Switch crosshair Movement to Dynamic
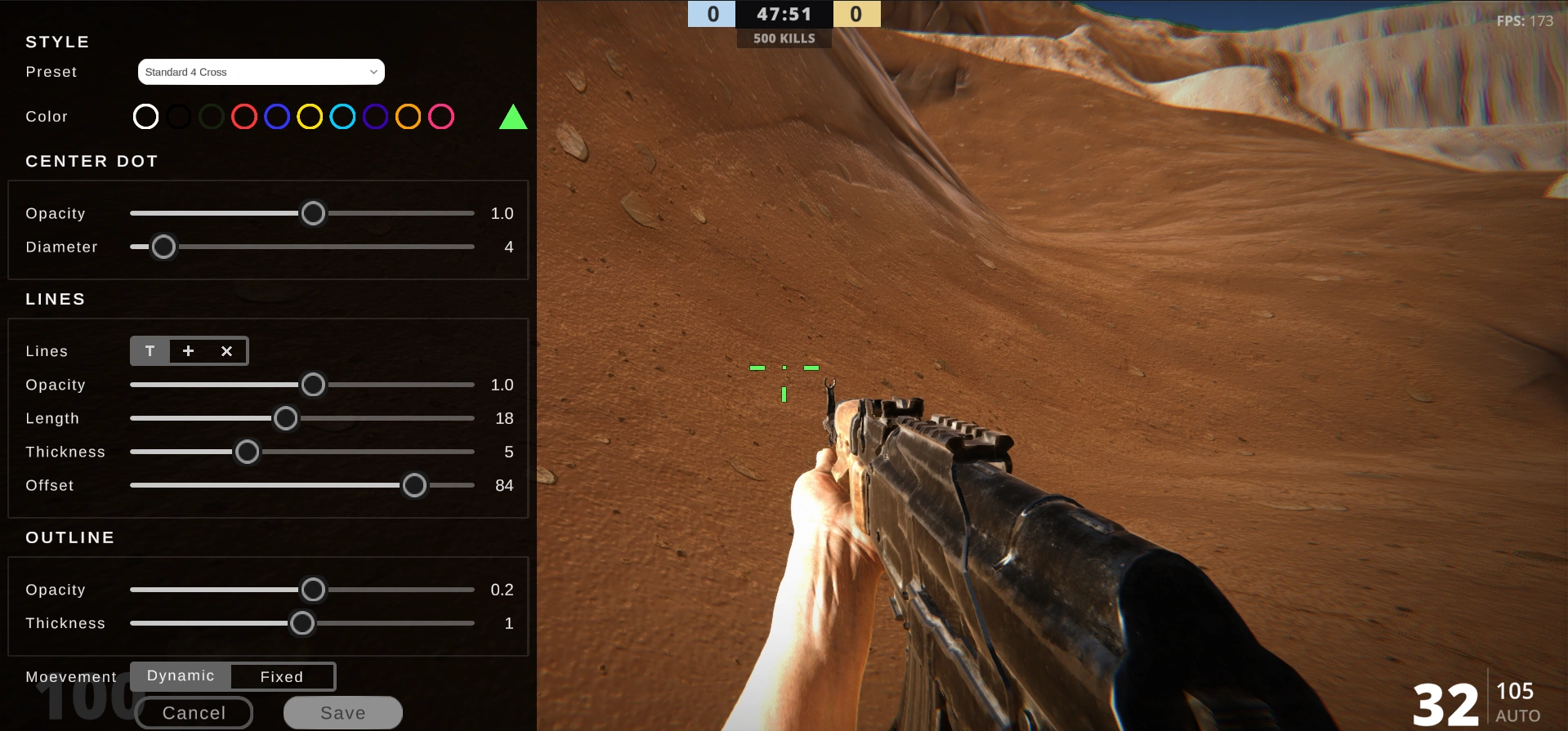This screenshot has height=731, width=1568. tap(180, 675)
